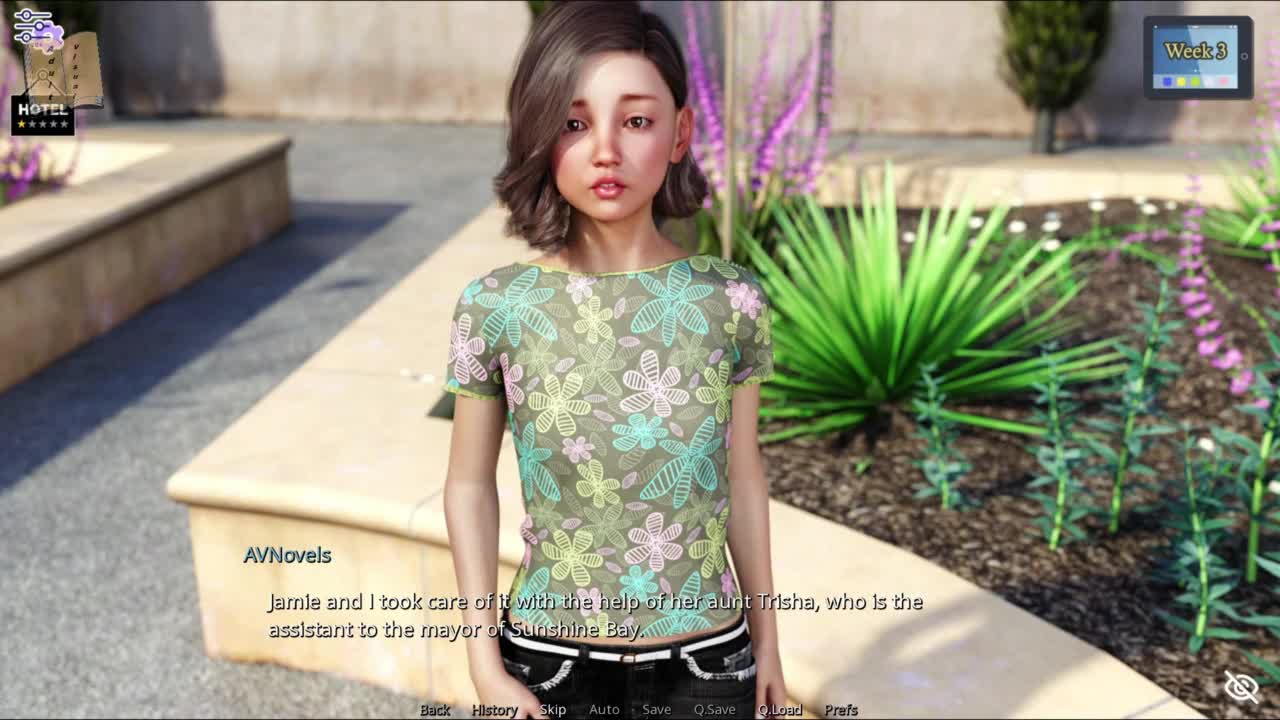Open the Save menu

656,709
